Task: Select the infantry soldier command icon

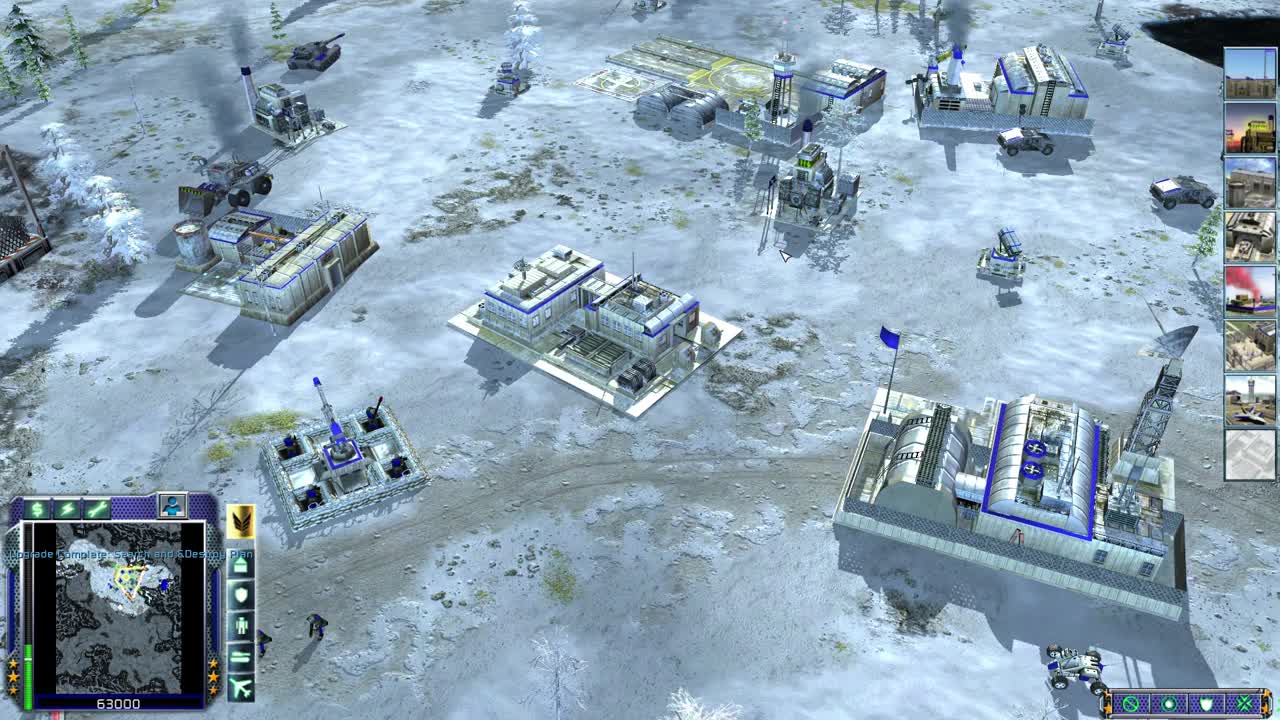Action: [x=242, y=624]
